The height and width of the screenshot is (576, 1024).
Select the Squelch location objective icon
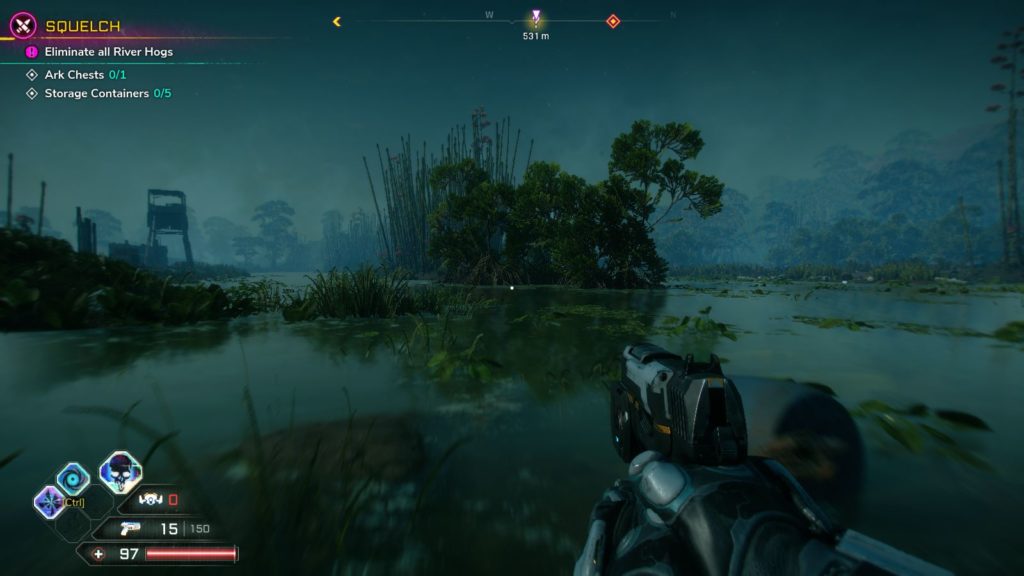(23, 25)
